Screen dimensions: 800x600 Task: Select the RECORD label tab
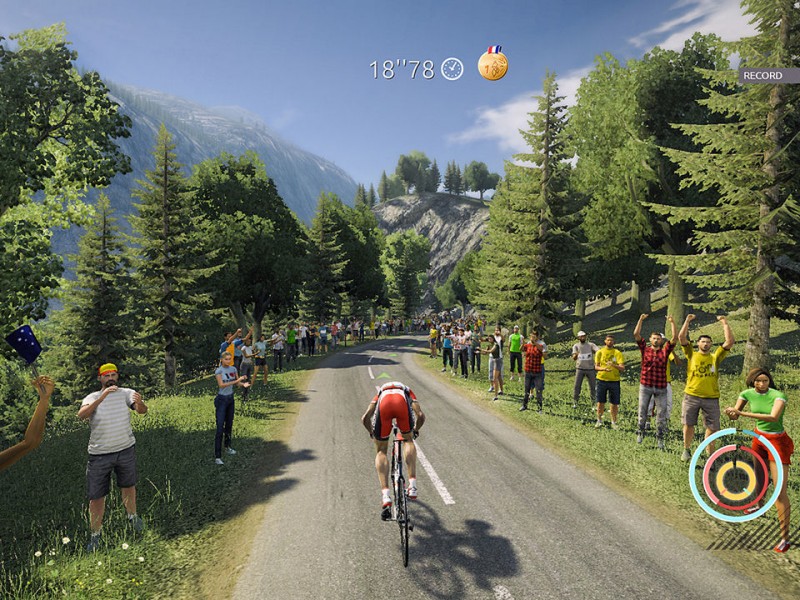pyautogui.click(x=764, y=75)
